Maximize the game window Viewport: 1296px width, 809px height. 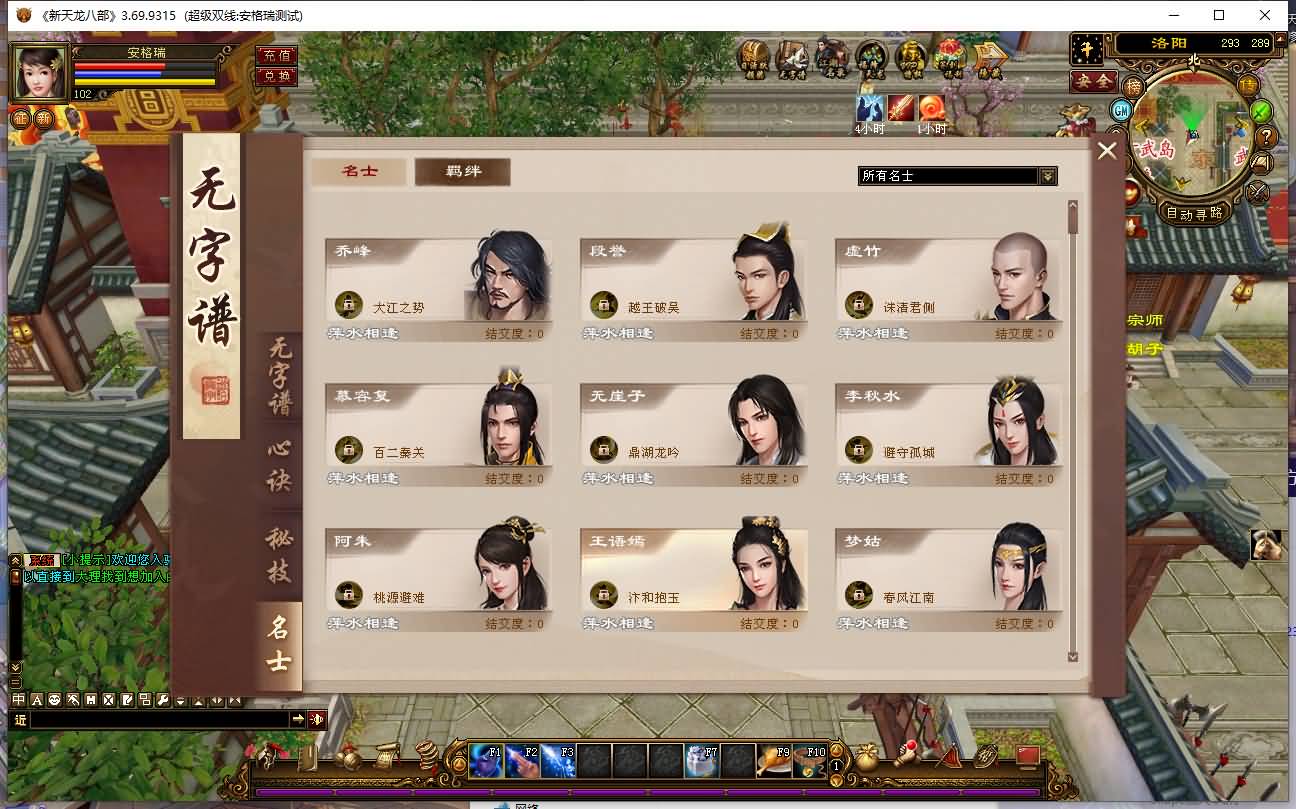(x=1219, y=15)
